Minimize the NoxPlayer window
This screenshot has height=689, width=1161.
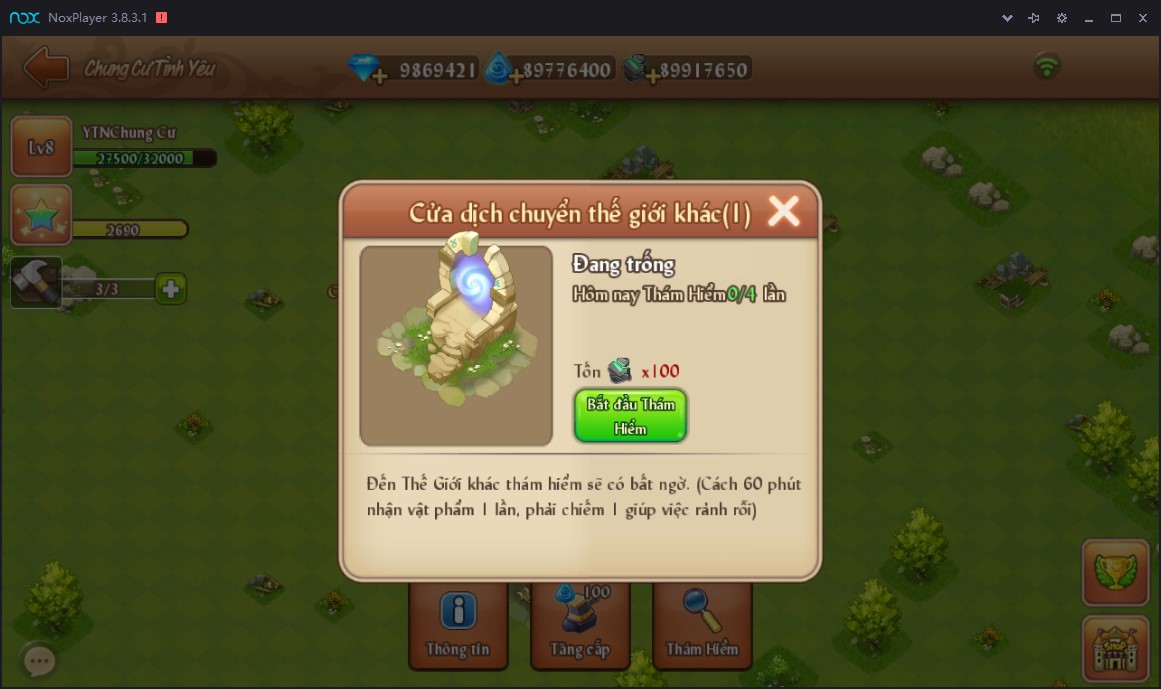1088,18
